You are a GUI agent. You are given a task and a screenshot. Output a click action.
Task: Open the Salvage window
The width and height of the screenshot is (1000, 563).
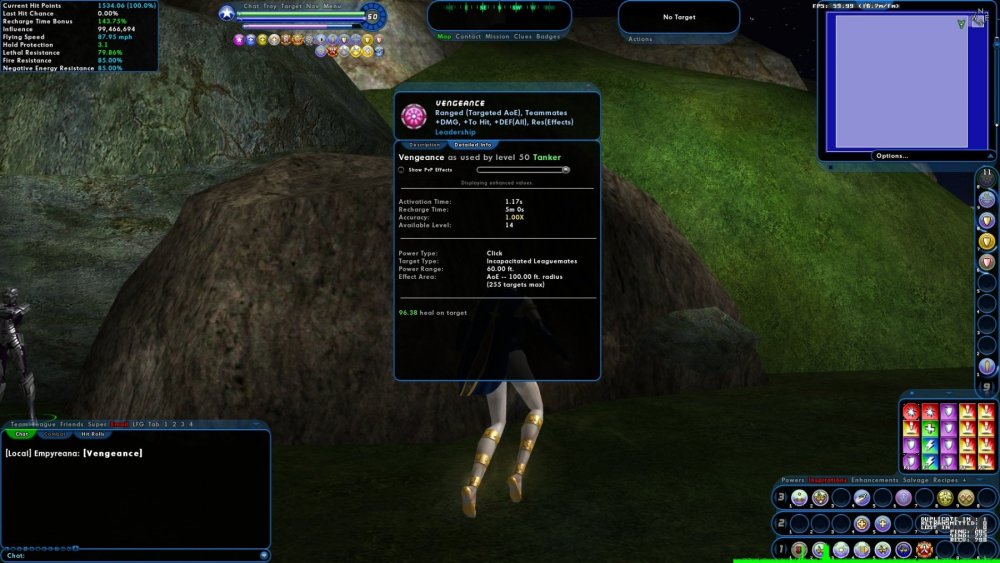(916, 480)
